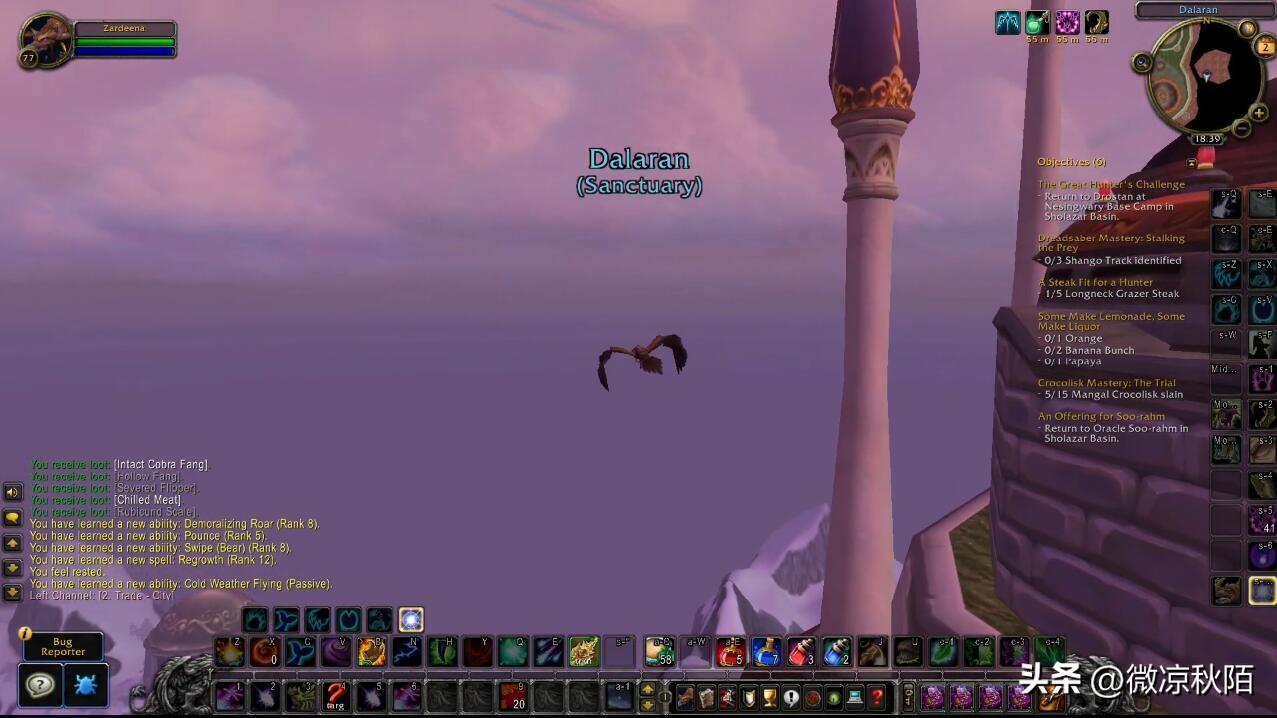Open the calendar button showing 2
The width and height of the screenshot is (1277, 718).
click(x=1264, y=47)
